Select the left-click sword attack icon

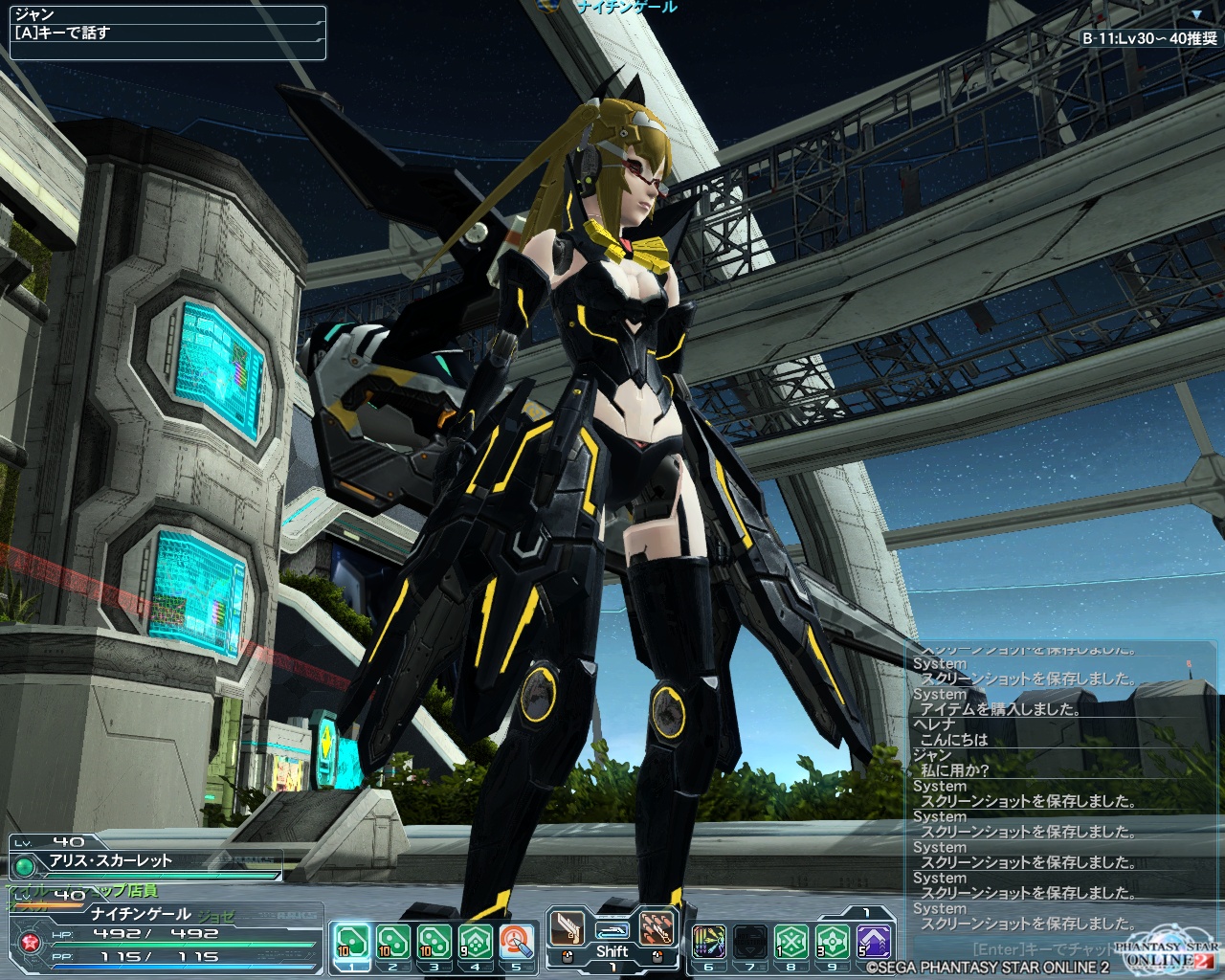567,928
